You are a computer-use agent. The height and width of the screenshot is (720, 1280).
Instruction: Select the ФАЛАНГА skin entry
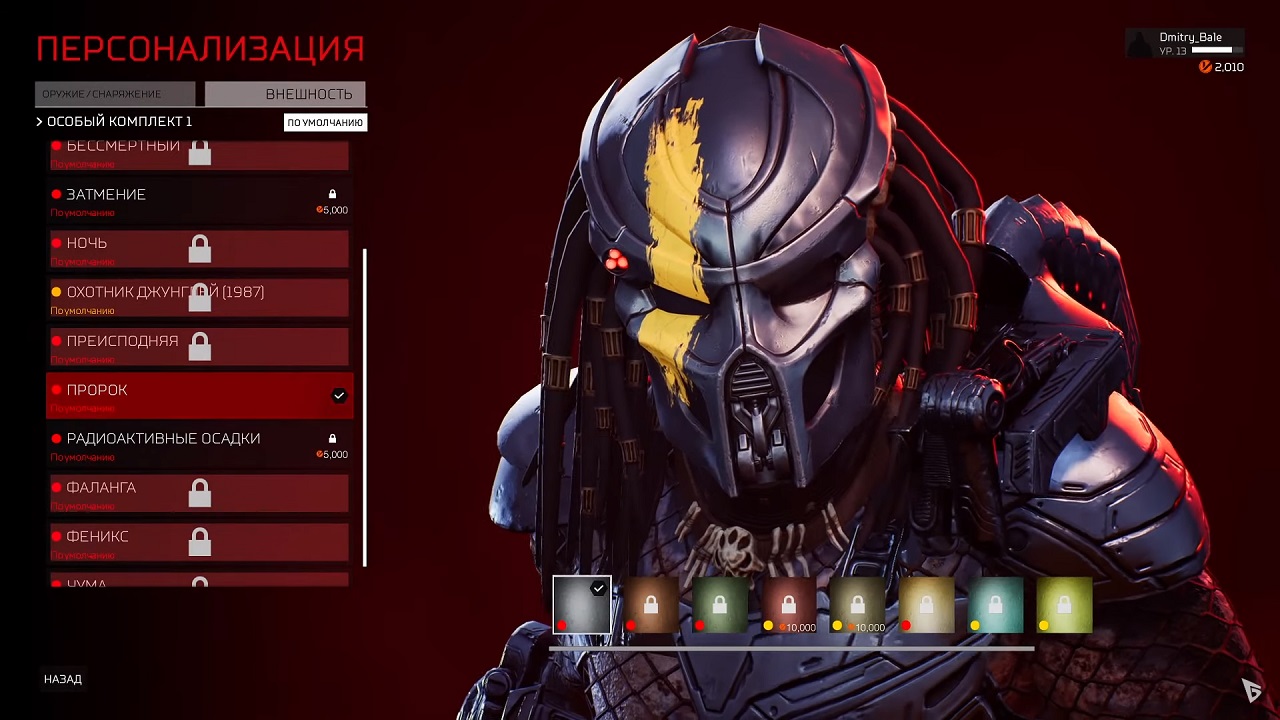(x=199, y=493)
